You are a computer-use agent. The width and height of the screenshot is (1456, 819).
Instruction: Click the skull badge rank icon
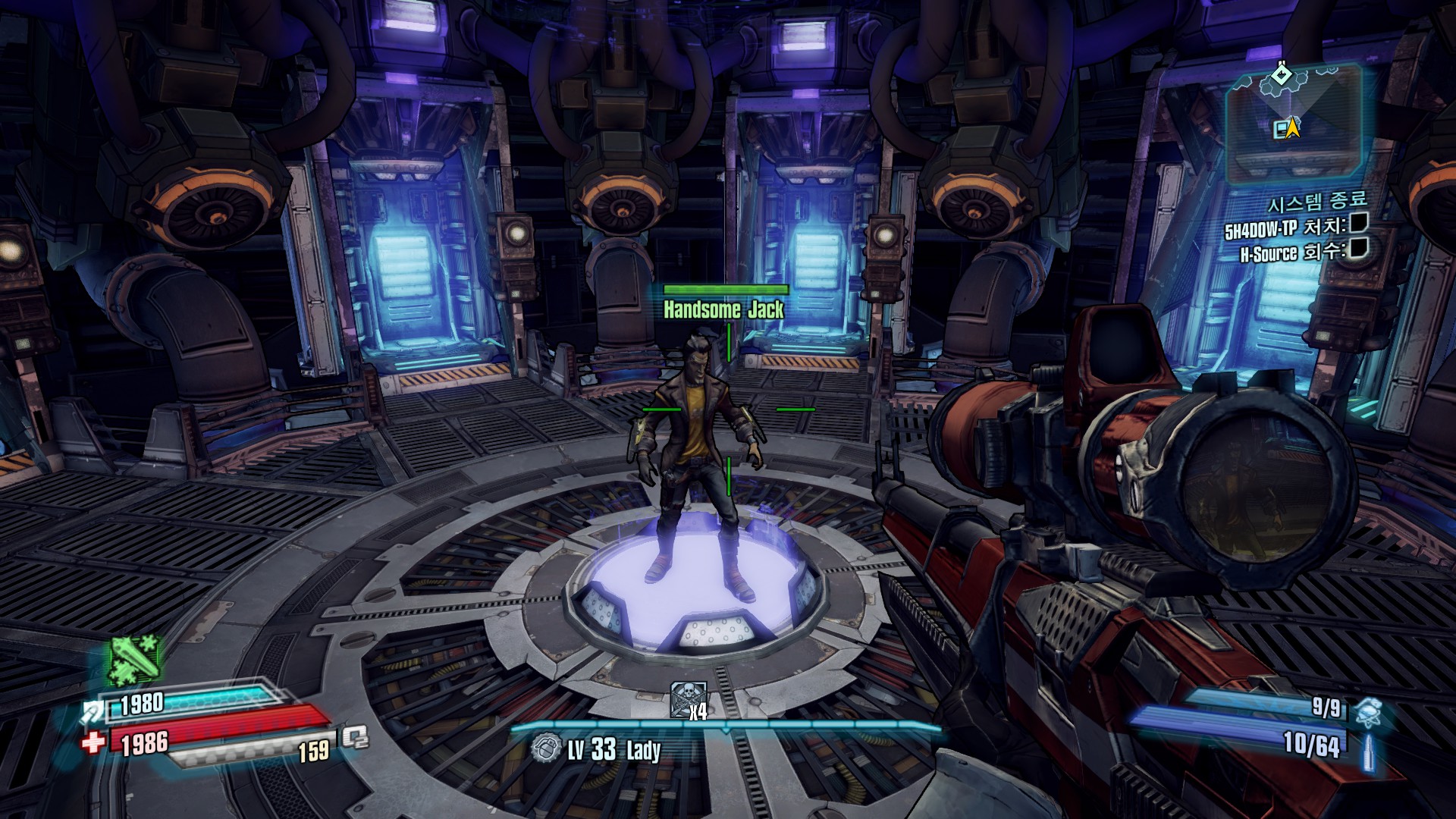[x=687, y=698]
